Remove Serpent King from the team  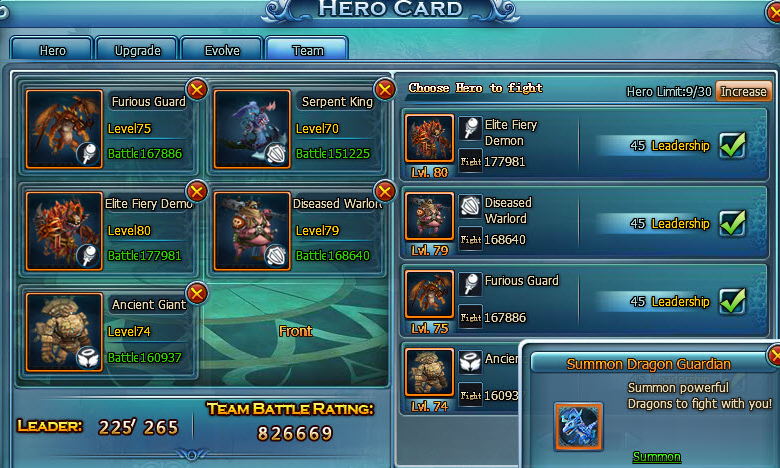click(384, 90)
